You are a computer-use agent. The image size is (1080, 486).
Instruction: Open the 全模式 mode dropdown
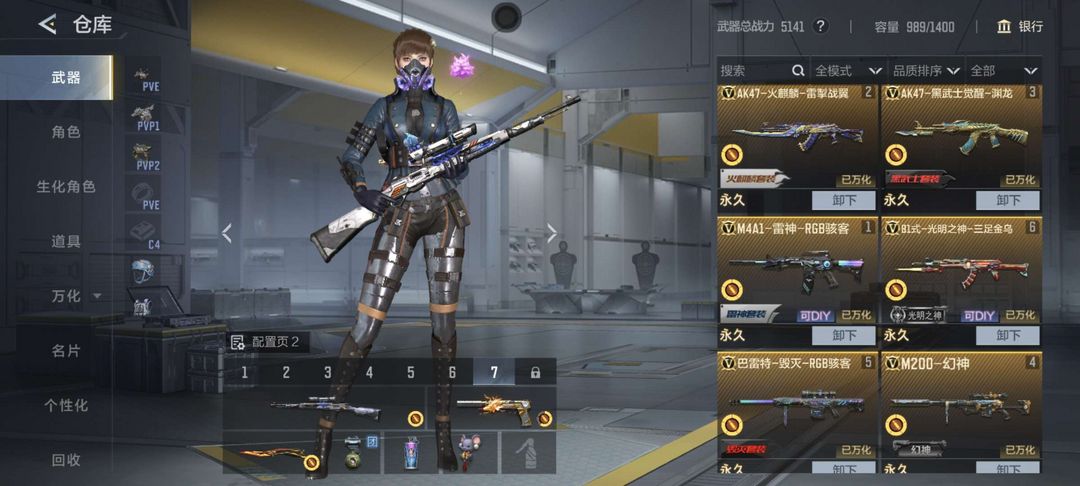tap(847, 71)
